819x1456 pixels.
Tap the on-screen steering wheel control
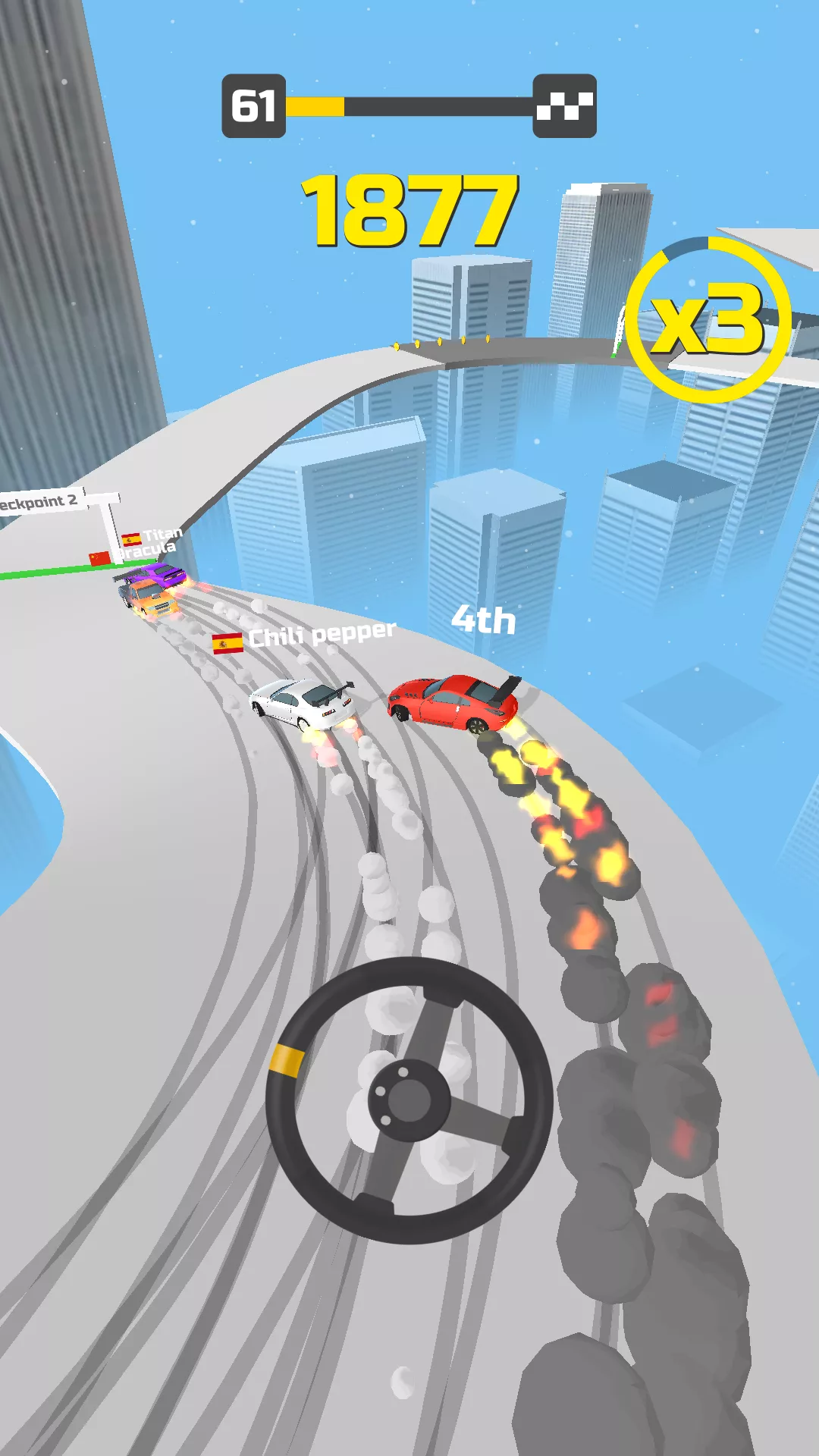coord(409,1099)
